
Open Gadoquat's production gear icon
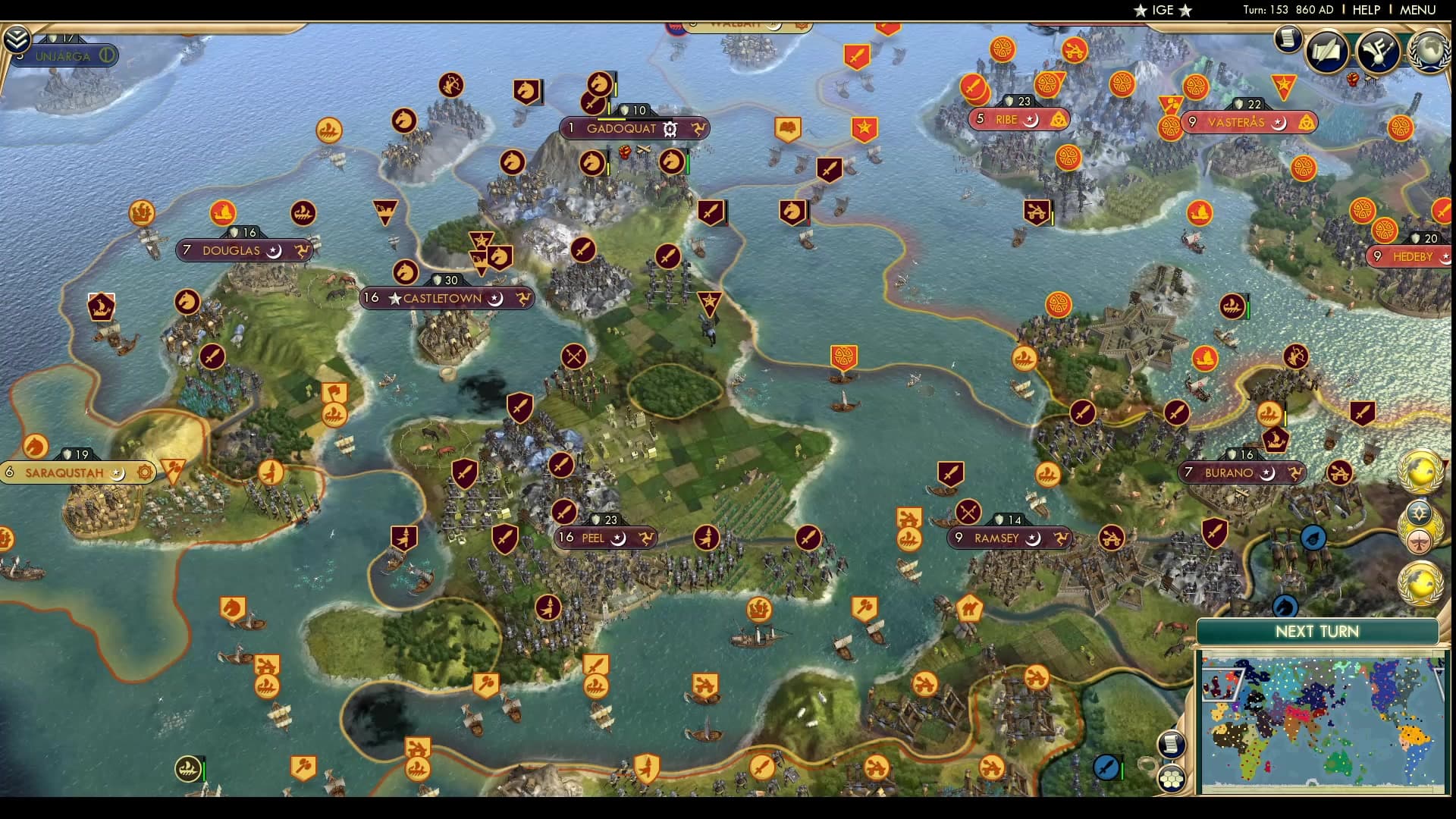668,129
